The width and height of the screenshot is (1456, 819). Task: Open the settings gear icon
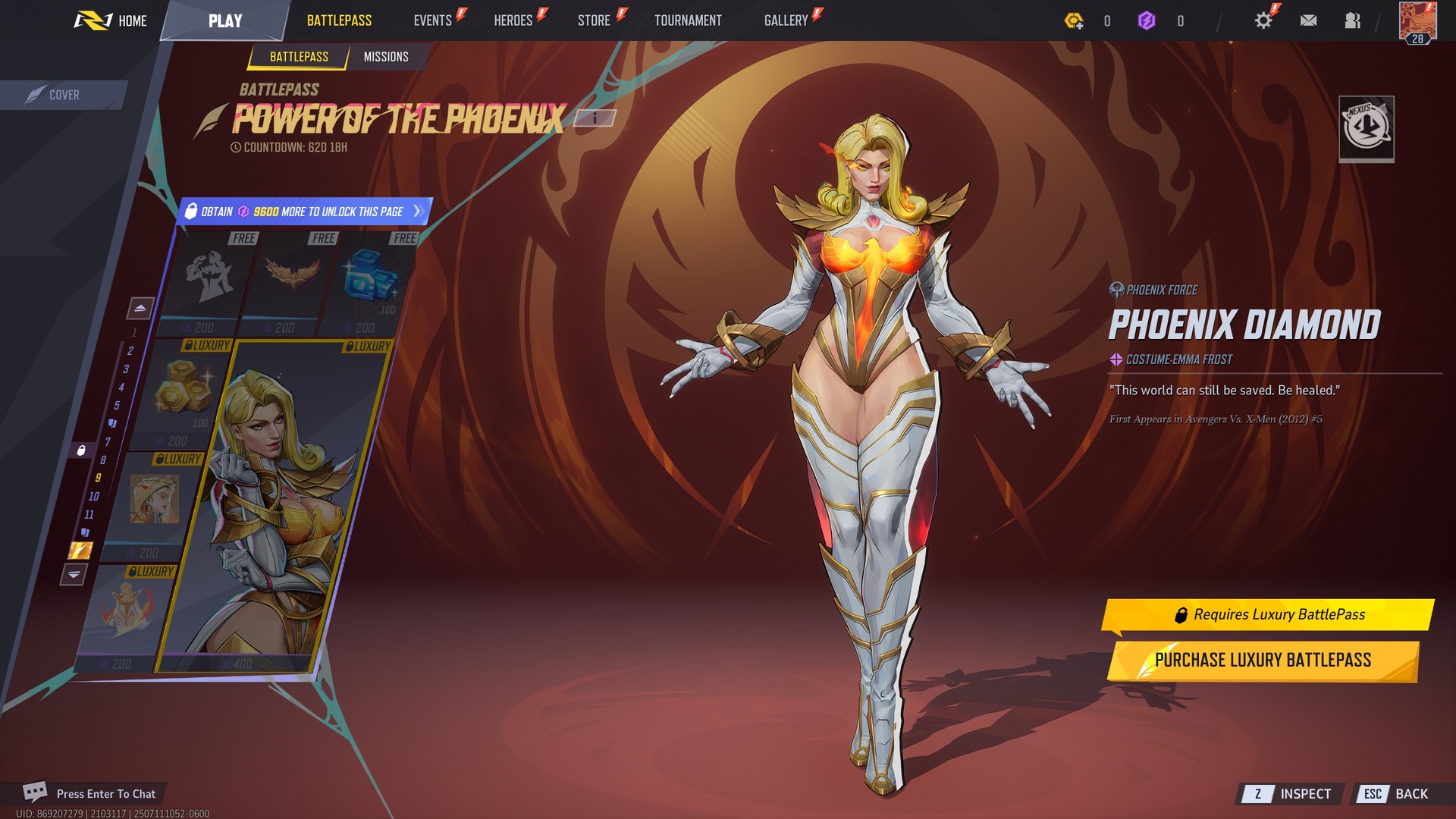click(x=1263, y=20)
